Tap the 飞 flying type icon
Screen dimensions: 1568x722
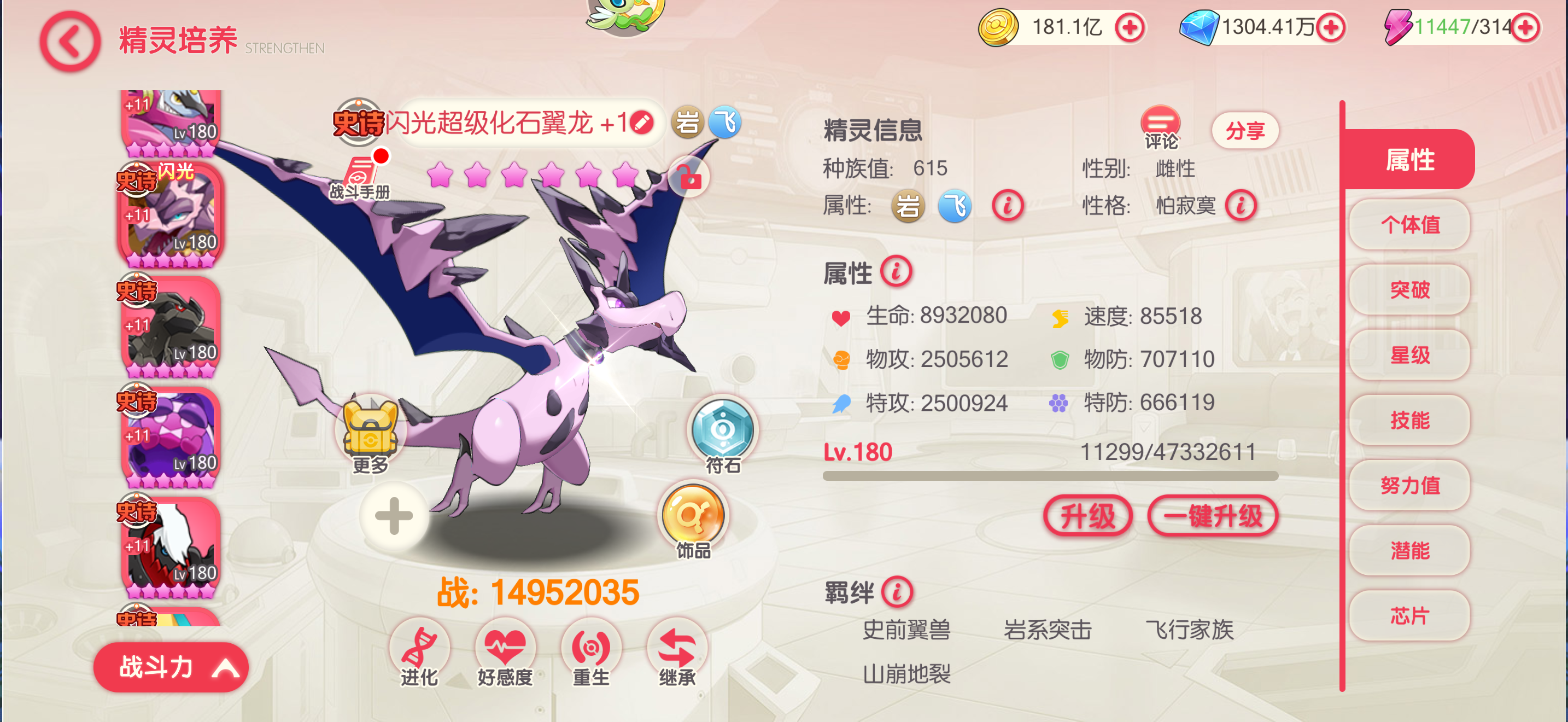pos(724,122)
